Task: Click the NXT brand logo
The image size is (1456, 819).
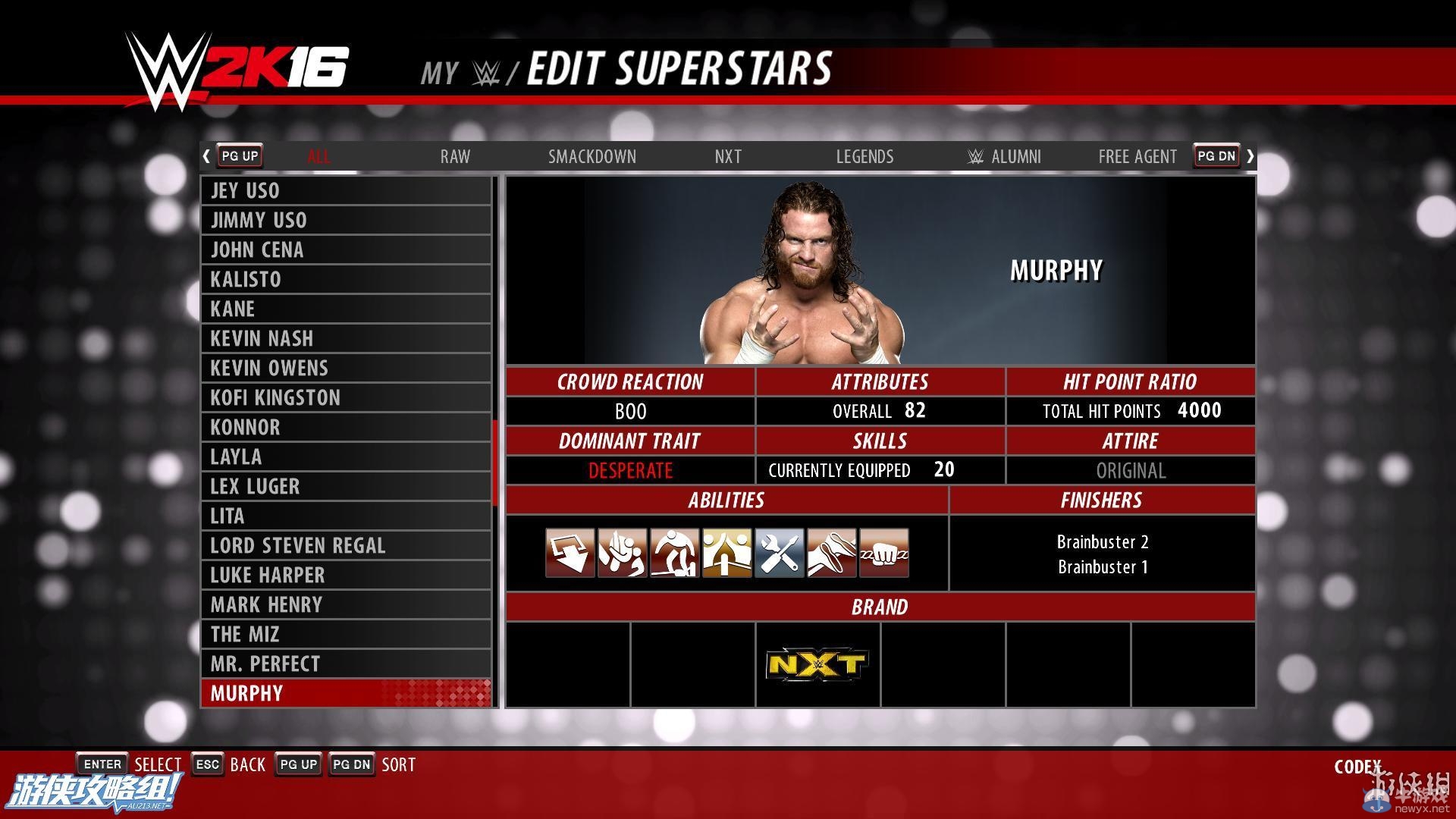Action: click(x=817, y=663)
